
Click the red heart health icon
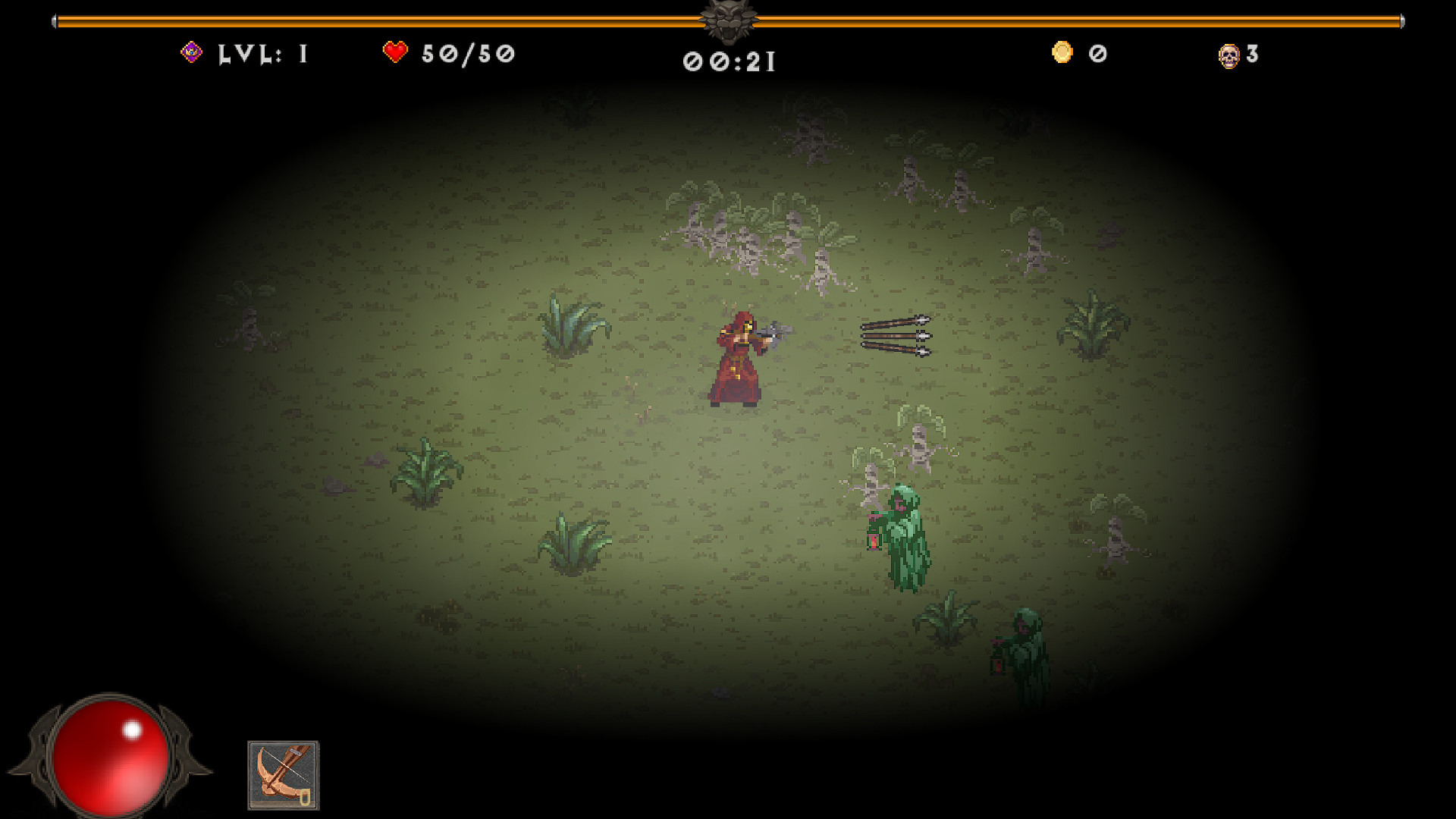pyautogui.click(x=396, y=51)
